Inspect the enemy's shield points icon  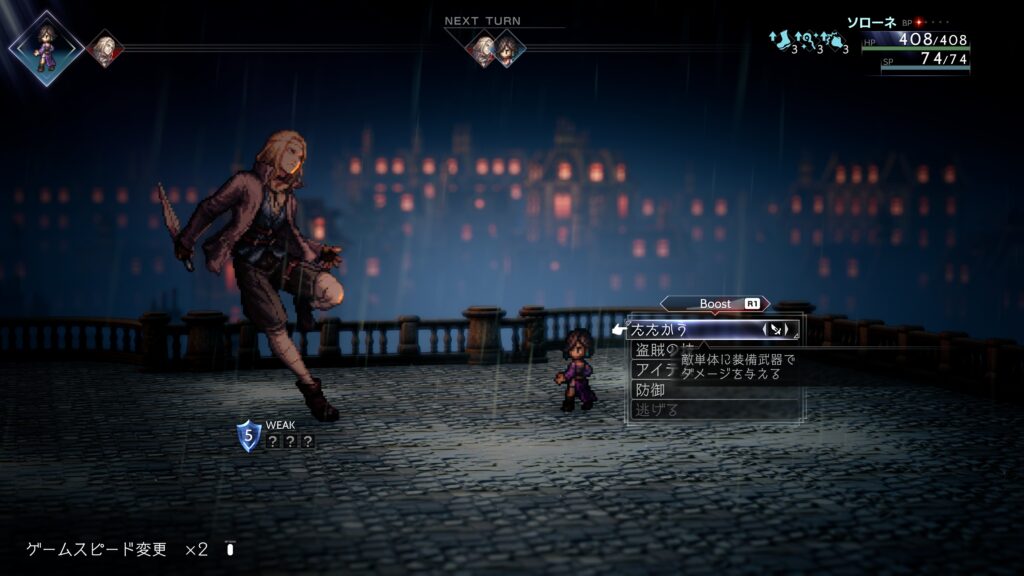tap(248, 436)
